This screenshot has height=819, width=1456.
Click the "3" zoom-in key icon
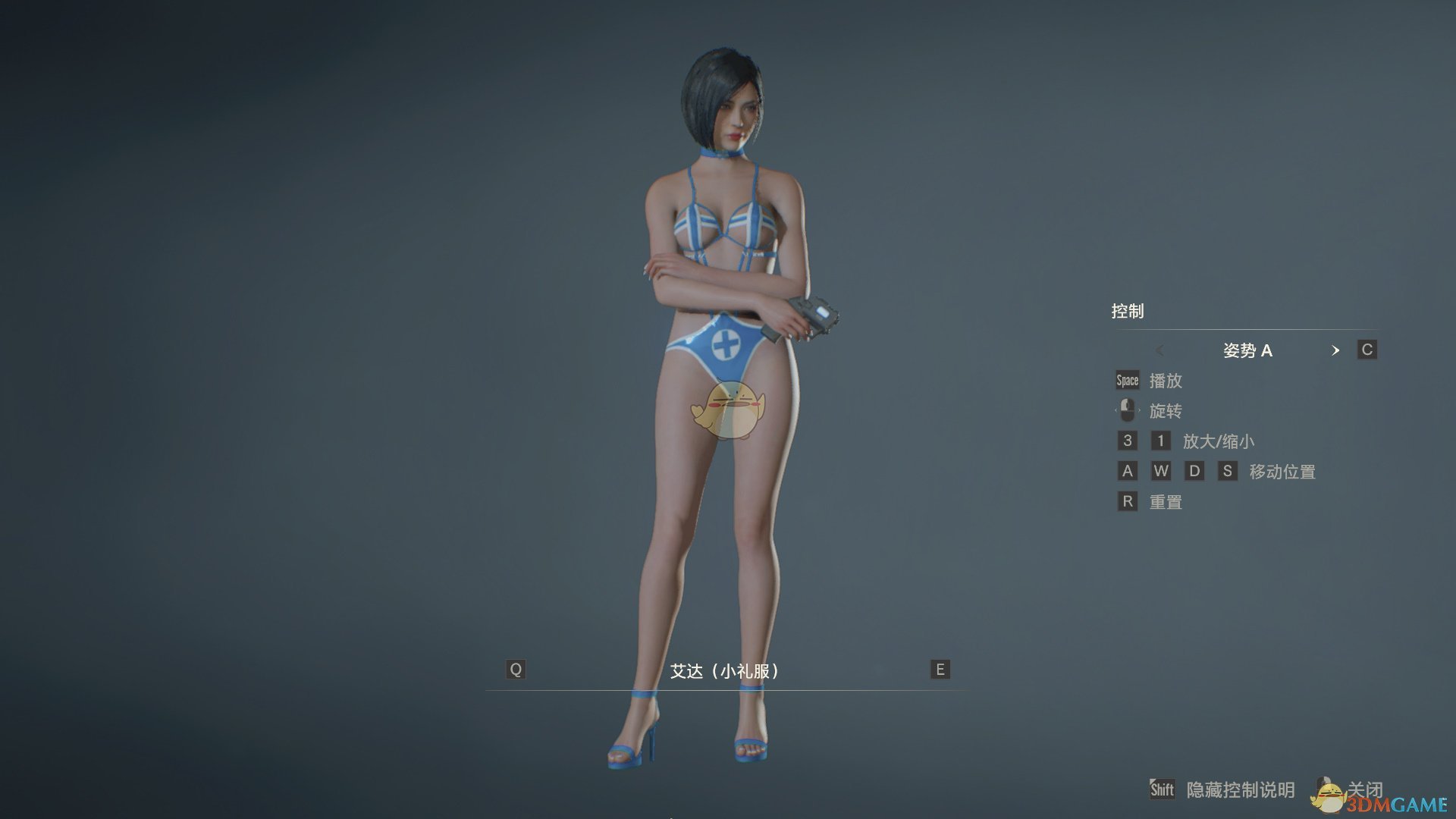pyautogui.click(x=1127, y=441)
